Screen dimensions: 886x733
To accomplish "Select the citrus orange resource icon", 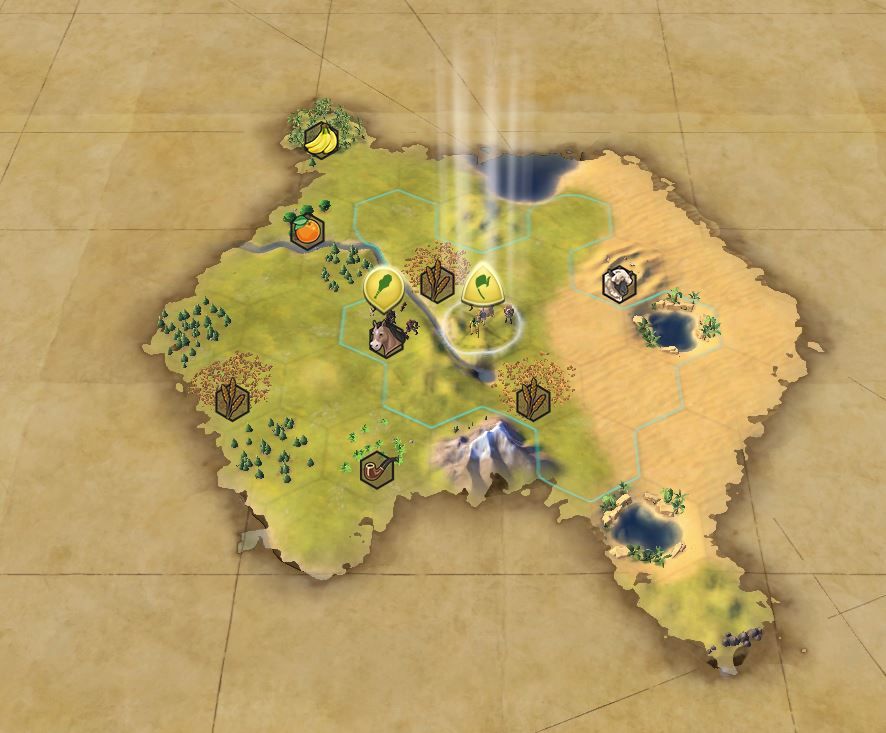I will click(x=307, y=230).
